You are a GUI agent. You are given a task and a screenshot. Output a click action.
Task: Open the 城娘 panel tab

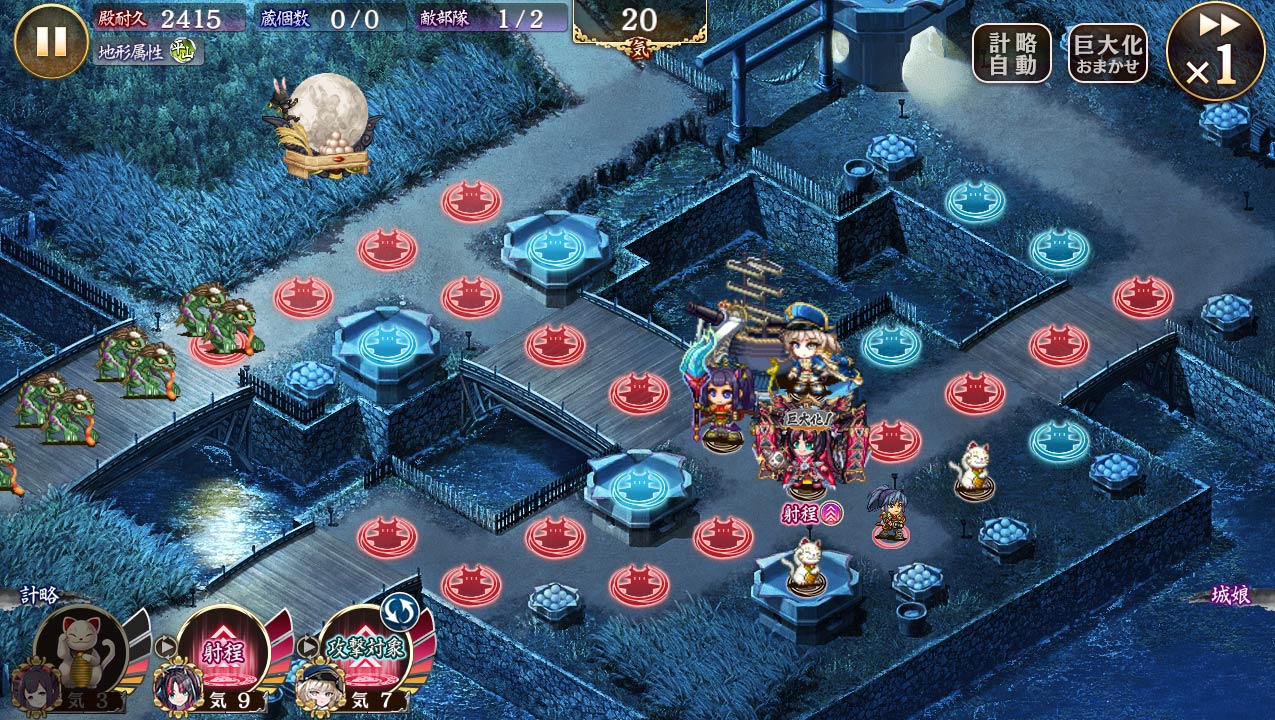(x=1231, y=596)
